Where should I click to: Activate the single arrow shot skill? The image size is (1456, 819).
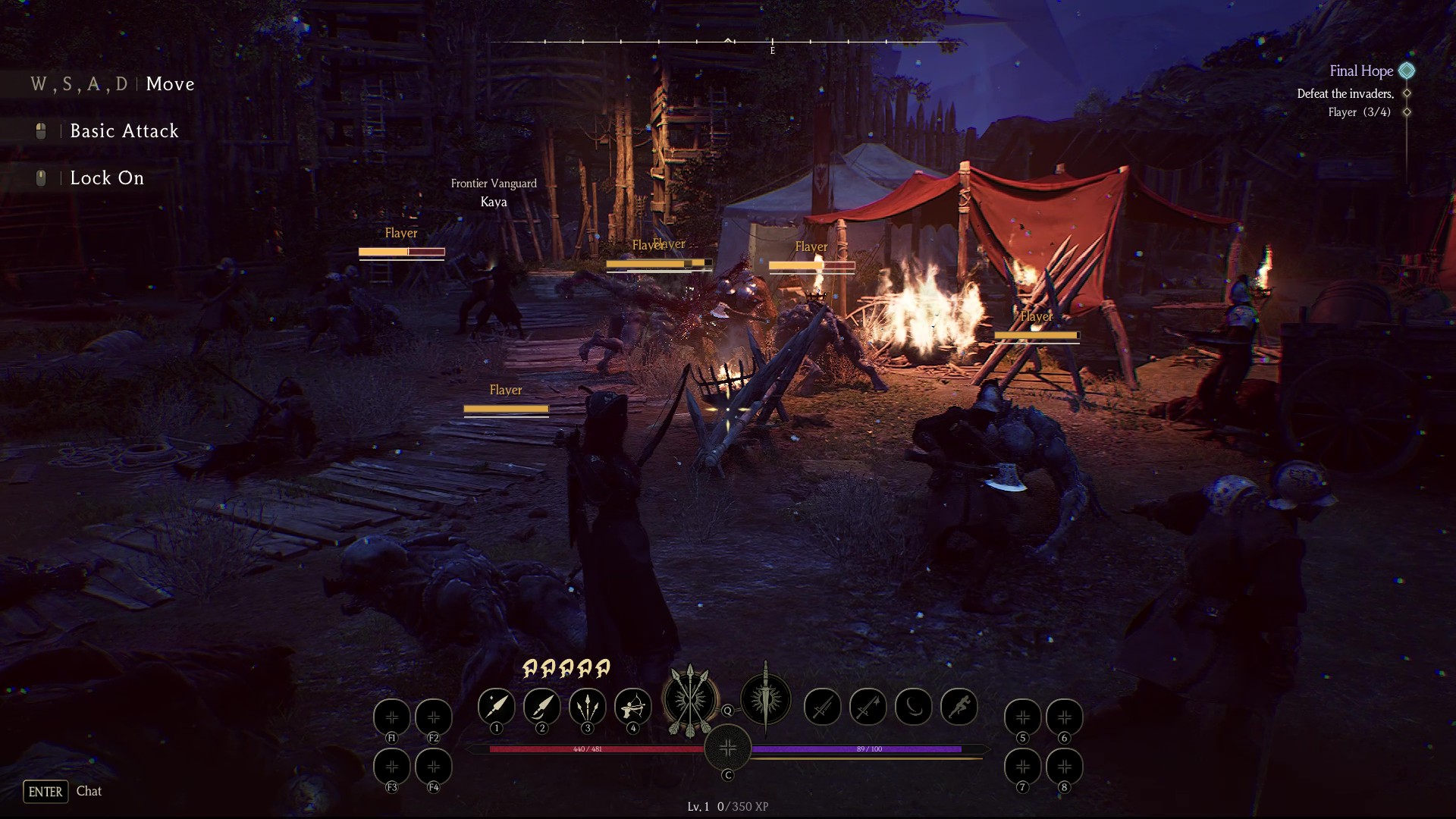[496, 707]
